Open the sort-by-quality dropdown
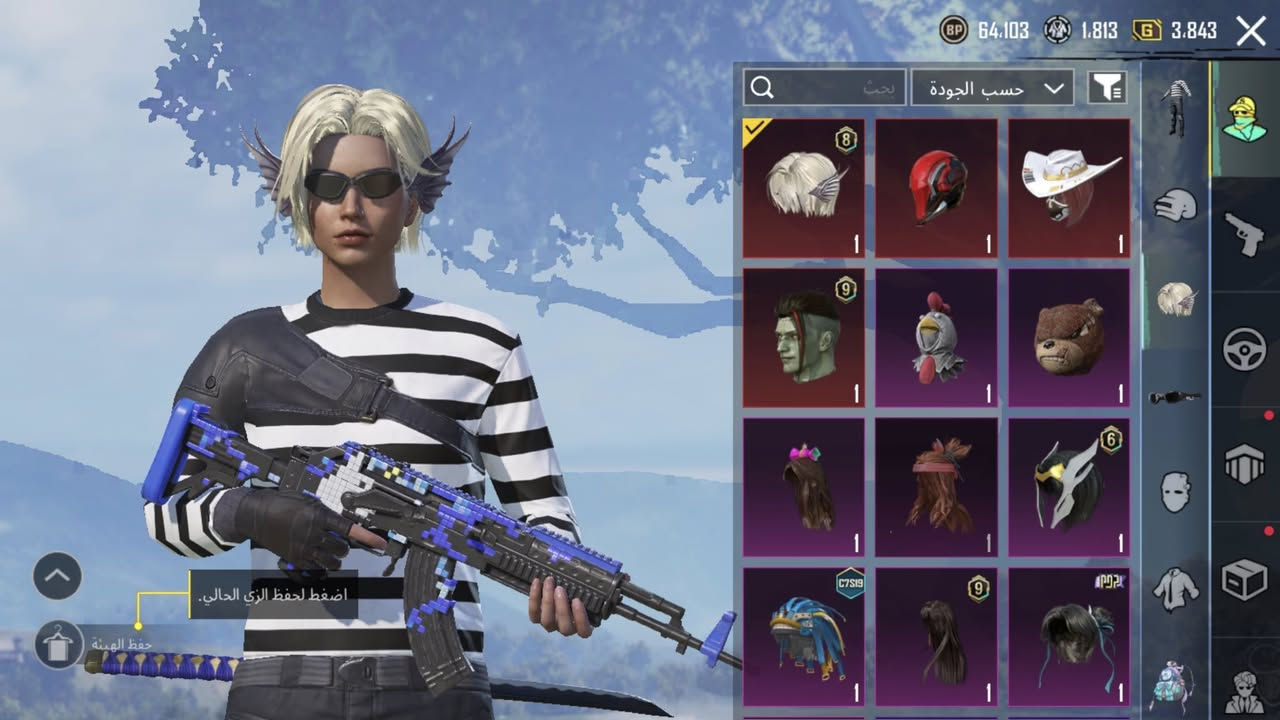Image resolution: width=1280 pixels, height=720 pixels. click(992, 88)
